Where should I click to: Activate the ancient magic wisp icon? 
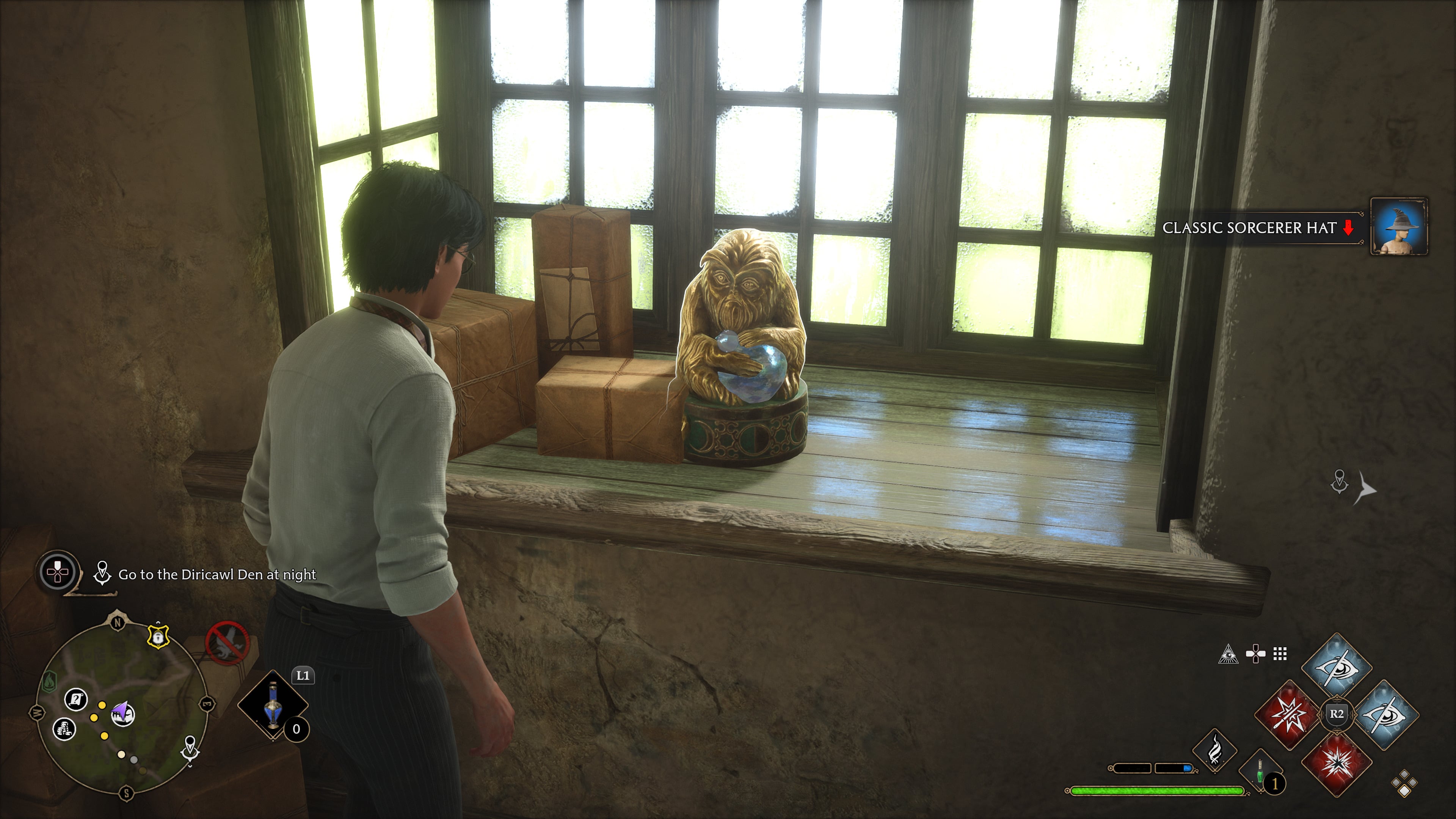tap(1214, 751)
